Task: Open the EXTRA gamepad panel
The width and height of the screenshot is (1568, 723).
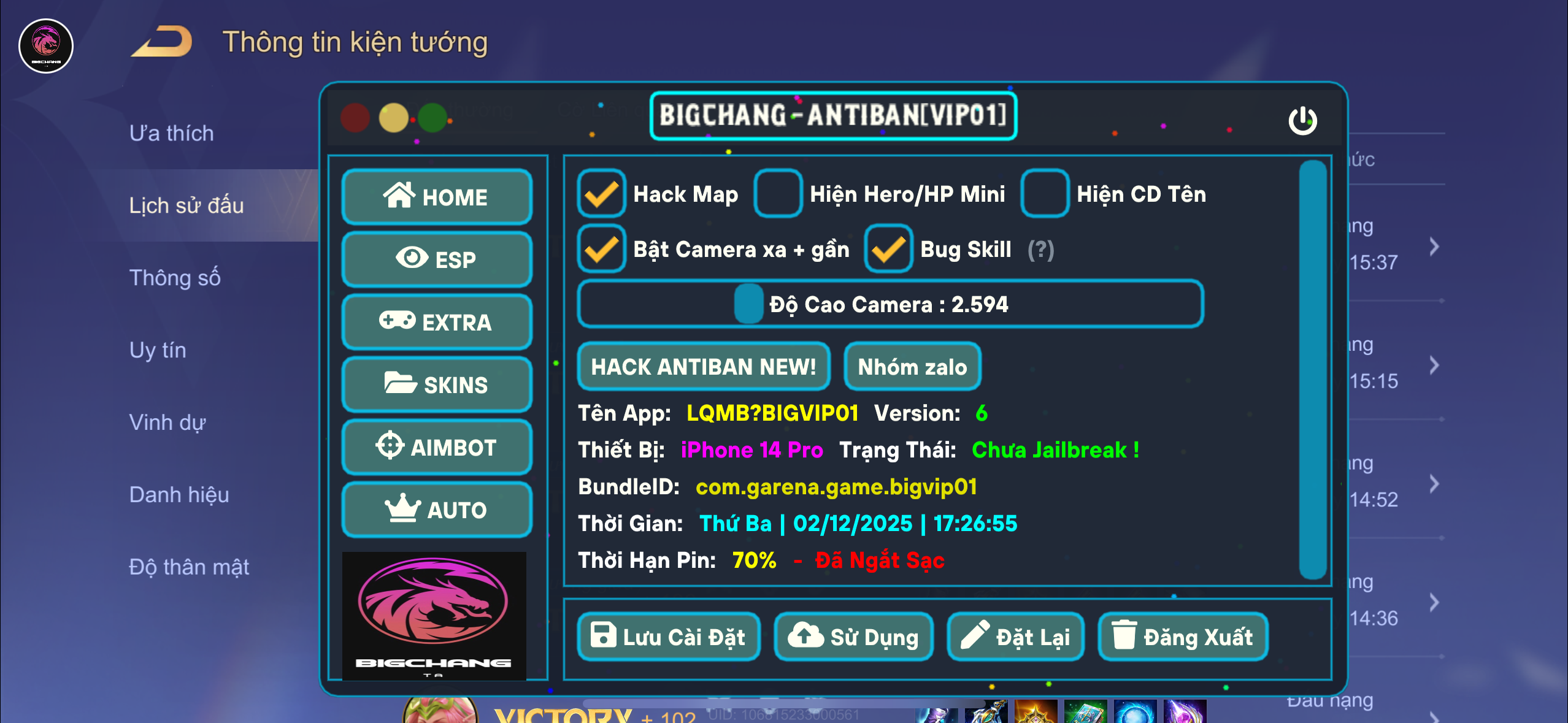Action: click(x=437, y=323)
